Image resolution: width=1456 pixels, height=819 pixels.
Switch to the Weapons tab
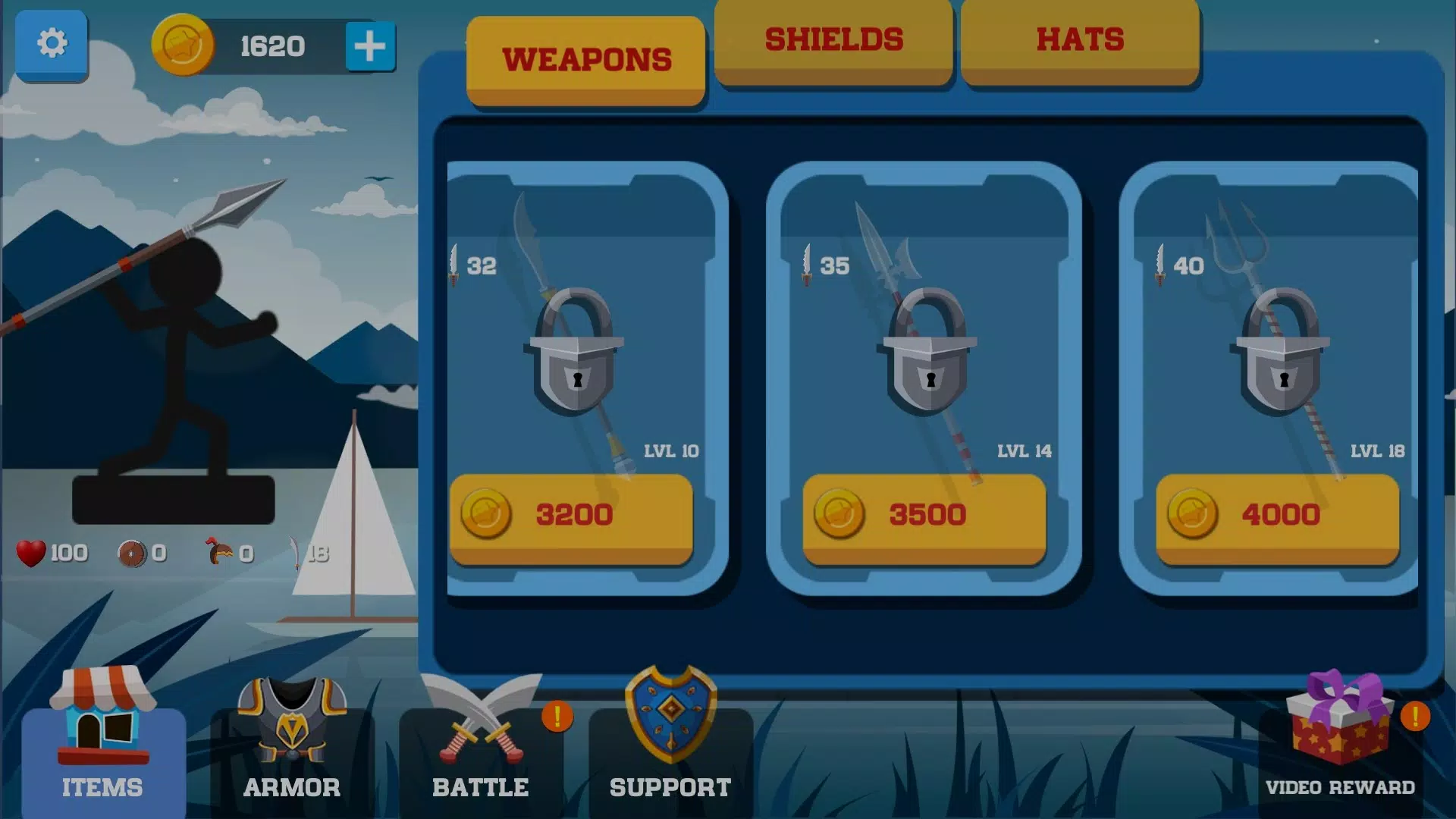(x=586, y=60)
